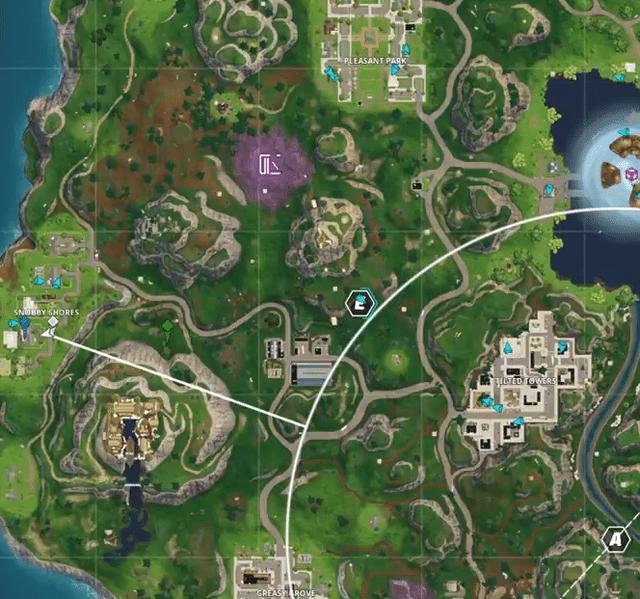Click the Snobby Shores location label
The image size is (640, 599).
[x=46, y=312]
